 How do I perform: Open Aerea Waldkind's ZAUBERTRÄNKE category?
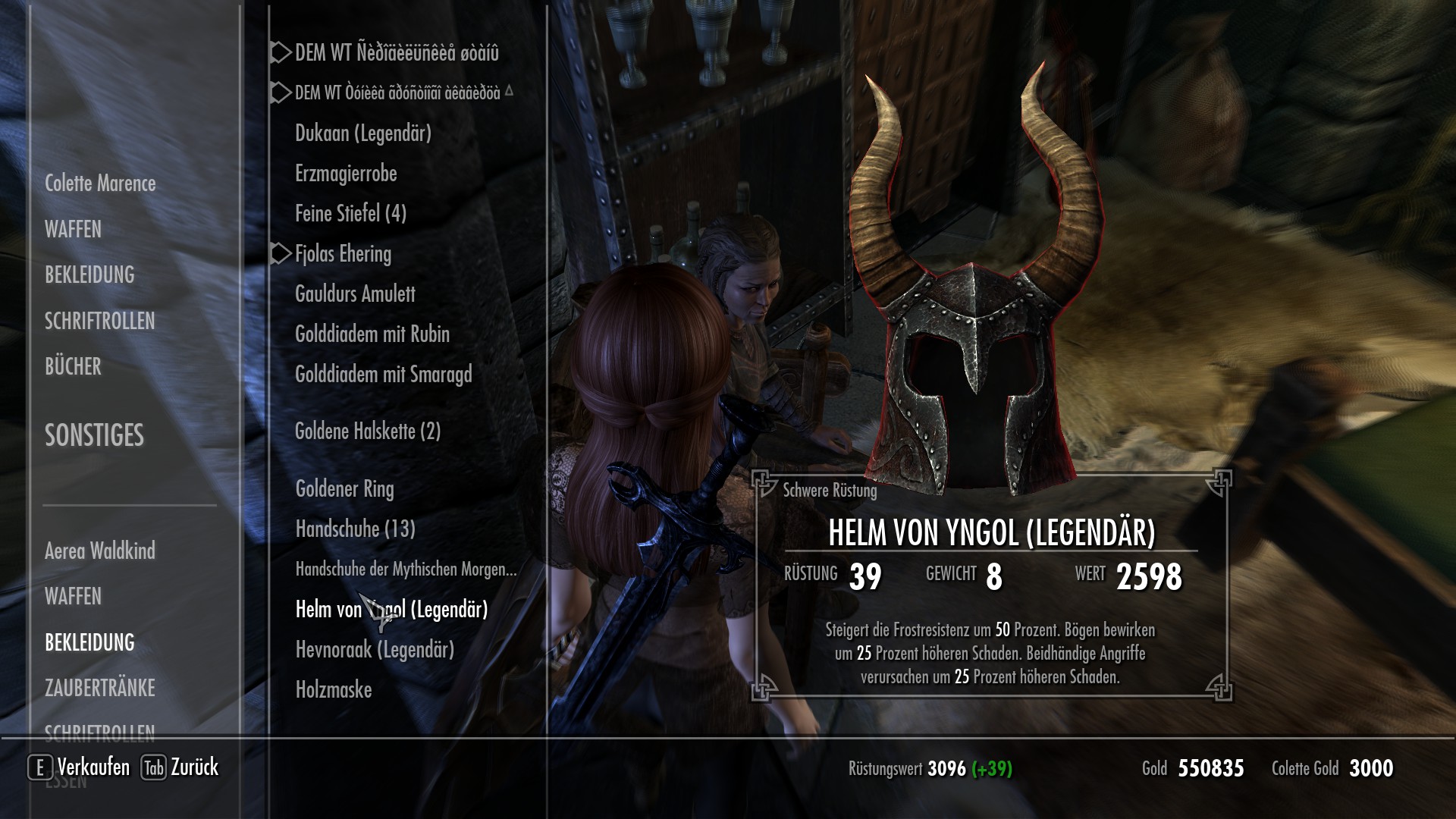99,688
